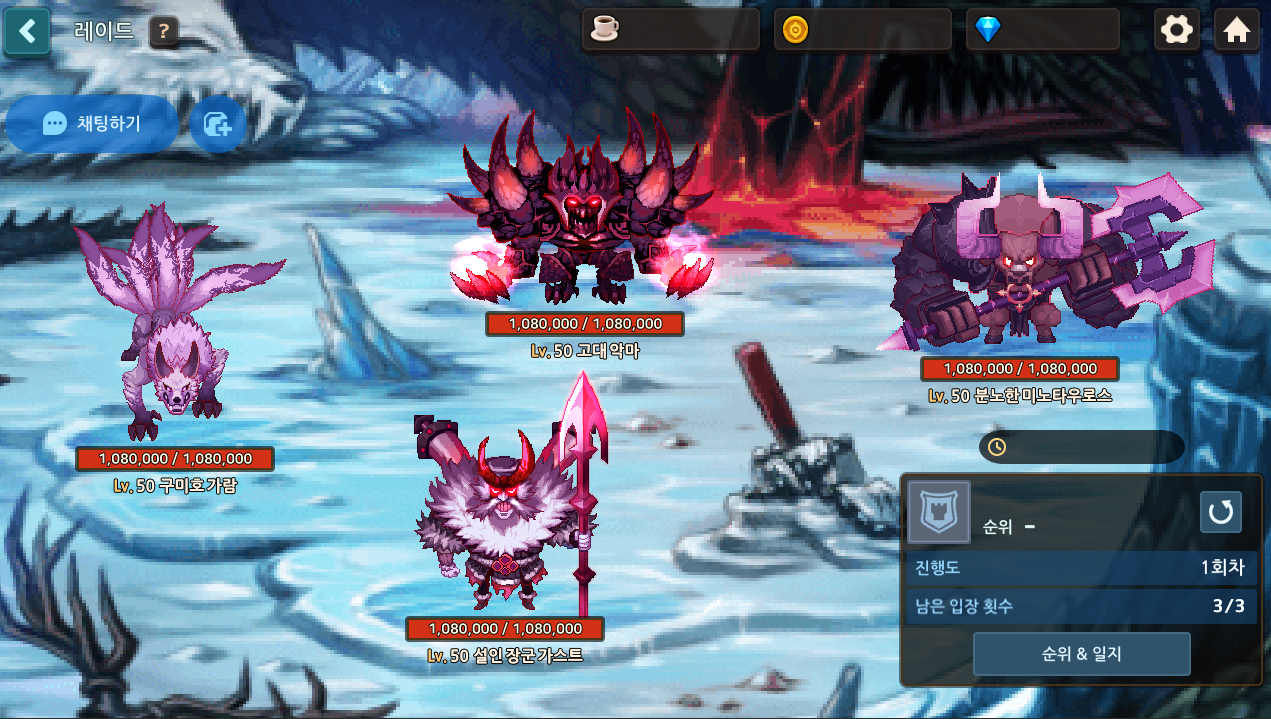Viewport: 1271px width, 719px height.
Task: Return to the home screen
Action: (x=1237, y=30)
